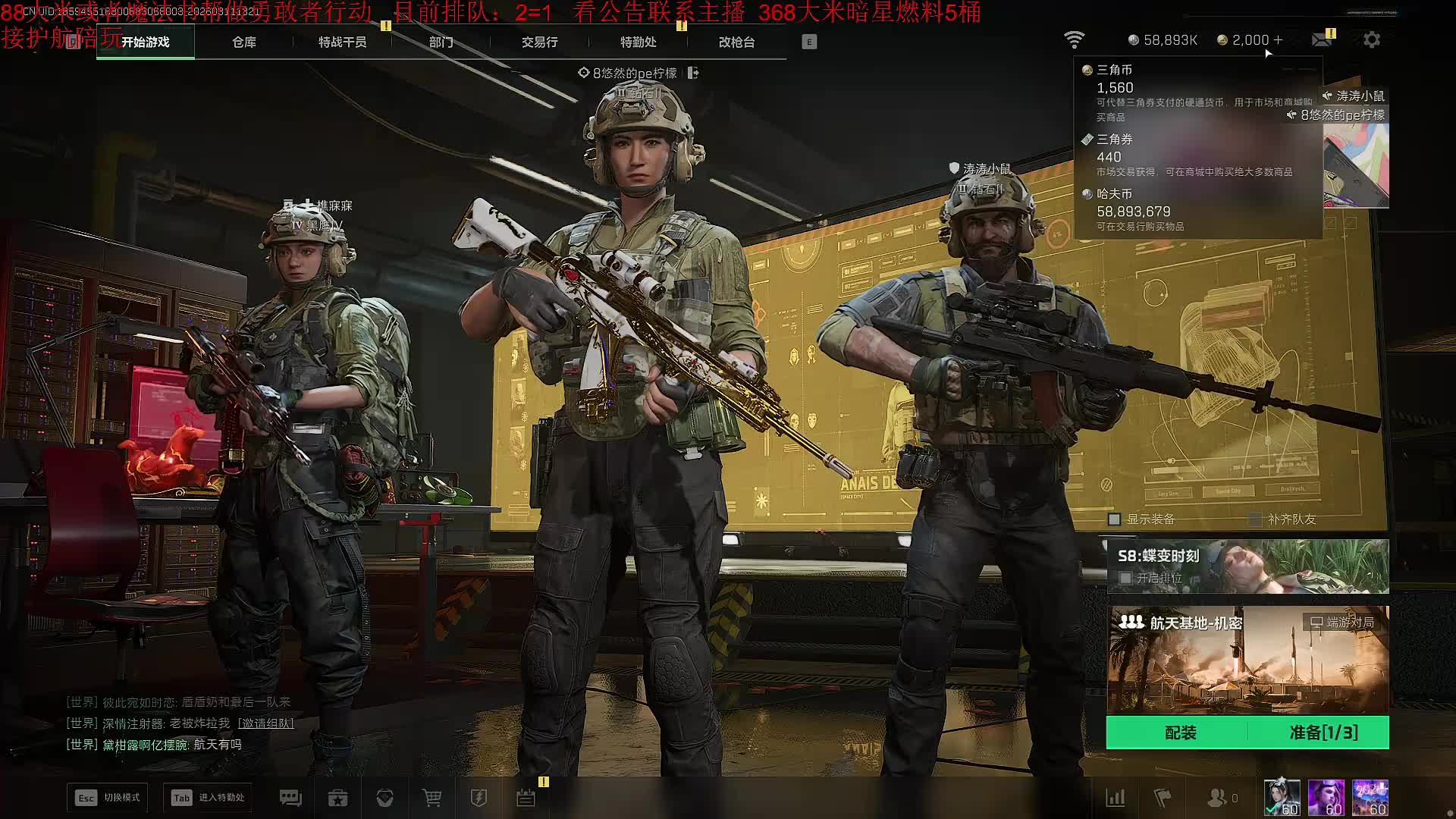Enable the 开启排位 (ranked) checkbox
This screenshot has width=1456, height=819.
coord(1126,578)
